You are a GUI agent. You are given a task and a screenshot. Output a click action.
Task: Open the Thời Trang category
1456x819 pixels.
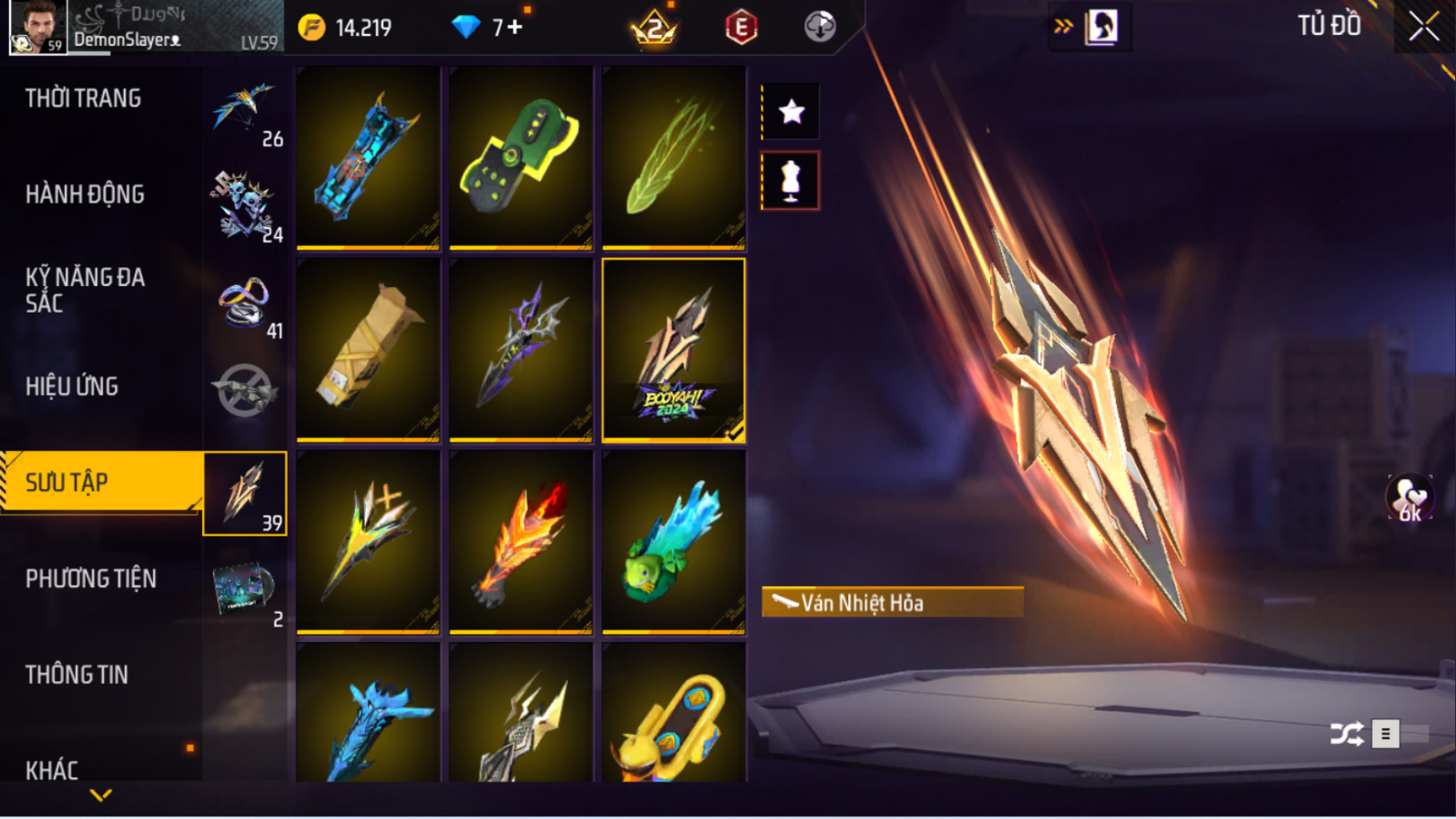click(x=83, y=98)
